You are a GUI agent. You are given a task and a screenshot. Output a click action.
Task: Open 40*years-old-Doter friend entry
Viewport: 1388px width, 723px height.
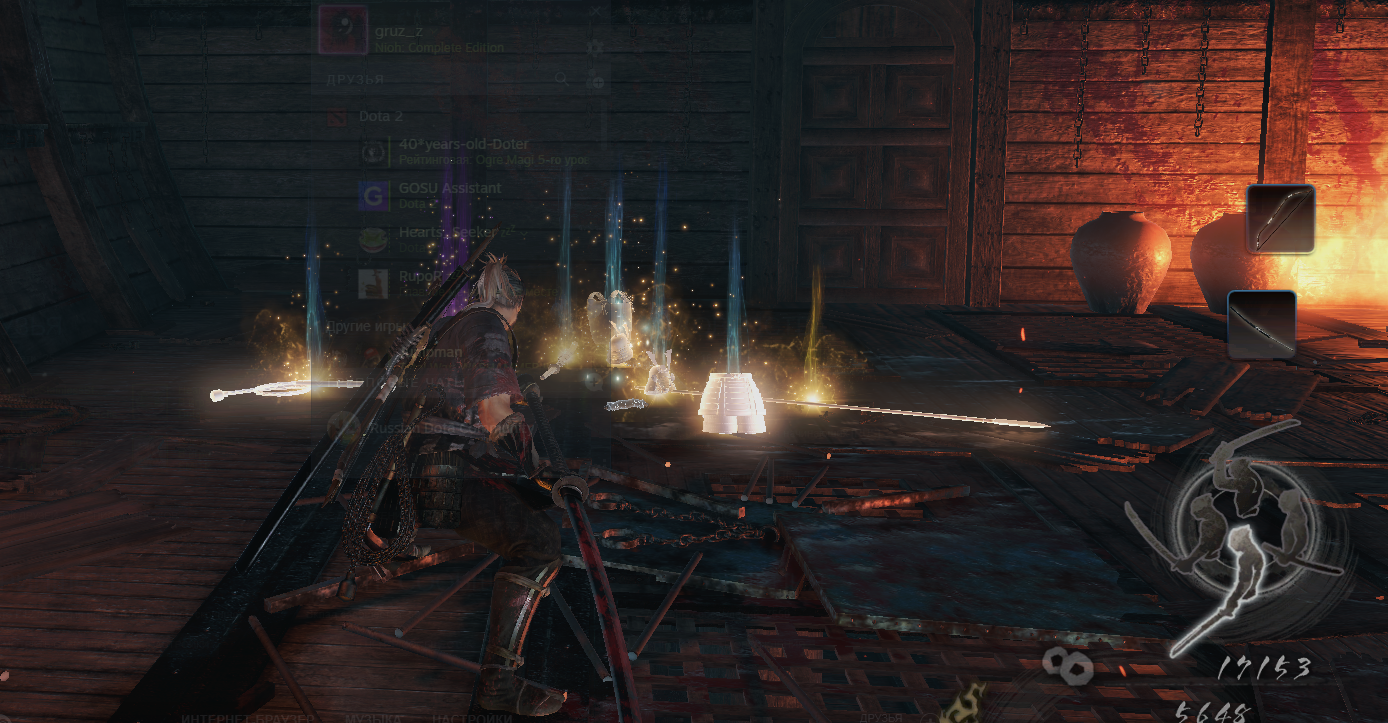[x=463, y=151]
